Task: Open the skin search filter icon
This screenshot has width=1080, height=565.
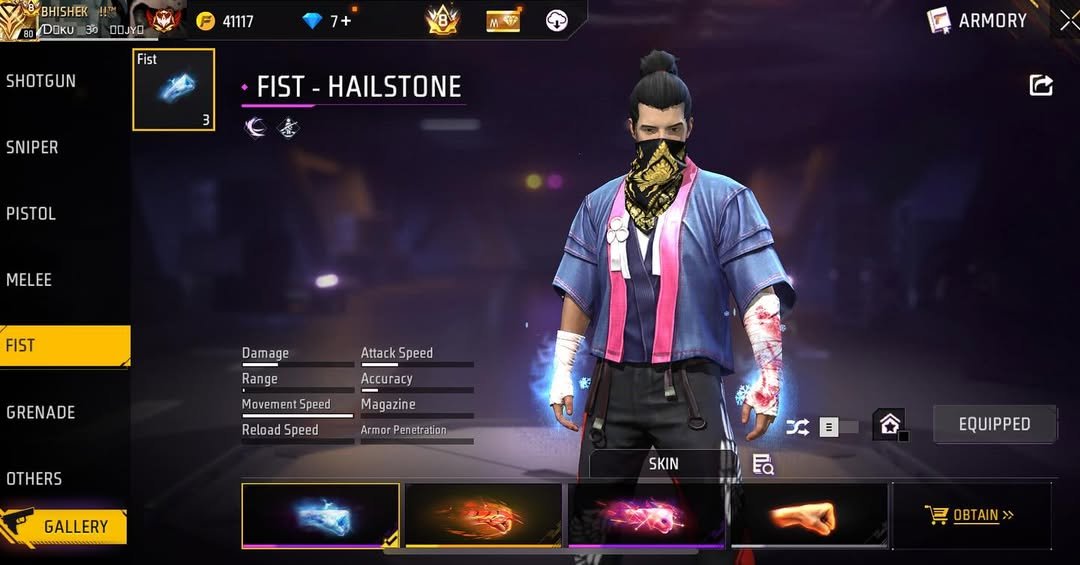Action: click(x=763, y=464)
